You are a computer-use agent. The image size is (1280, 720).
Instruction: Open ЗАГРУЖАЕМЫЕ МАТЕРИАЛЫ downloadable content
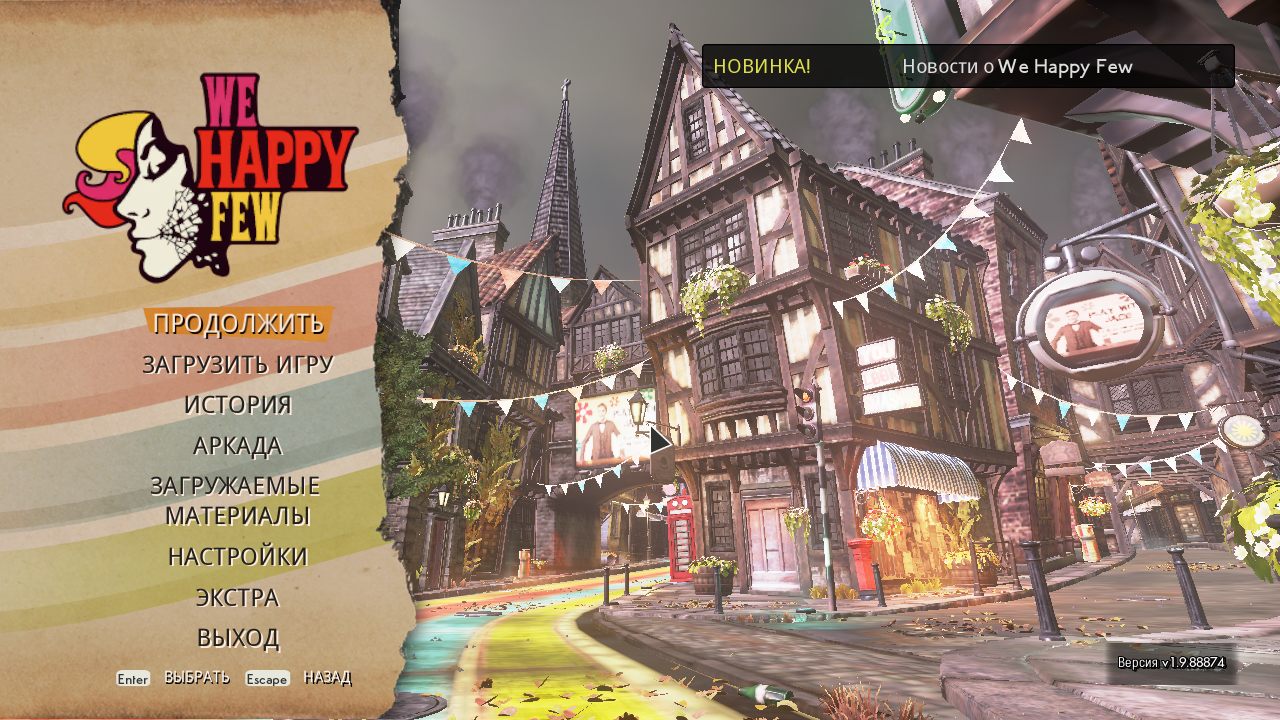pyautogui.click(x=239, y=500)
